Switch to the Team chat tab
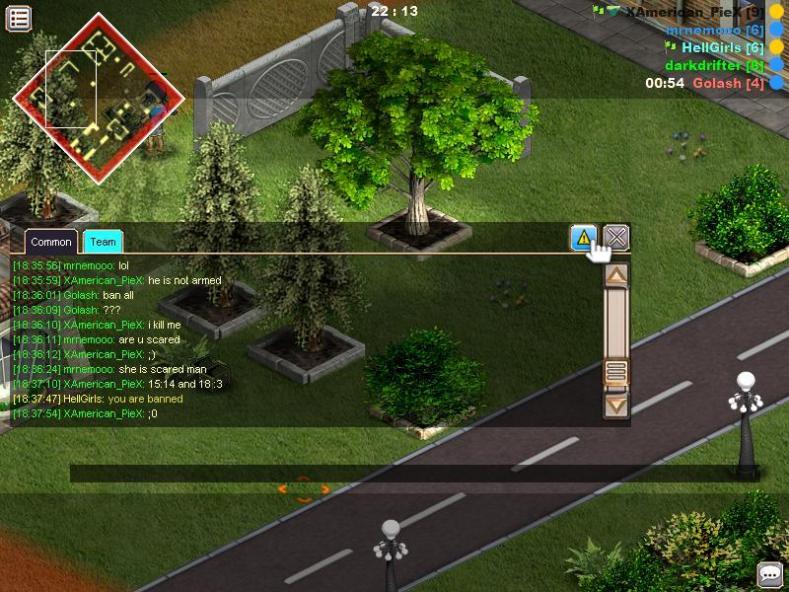789x592 pixels. coord(102,242)
